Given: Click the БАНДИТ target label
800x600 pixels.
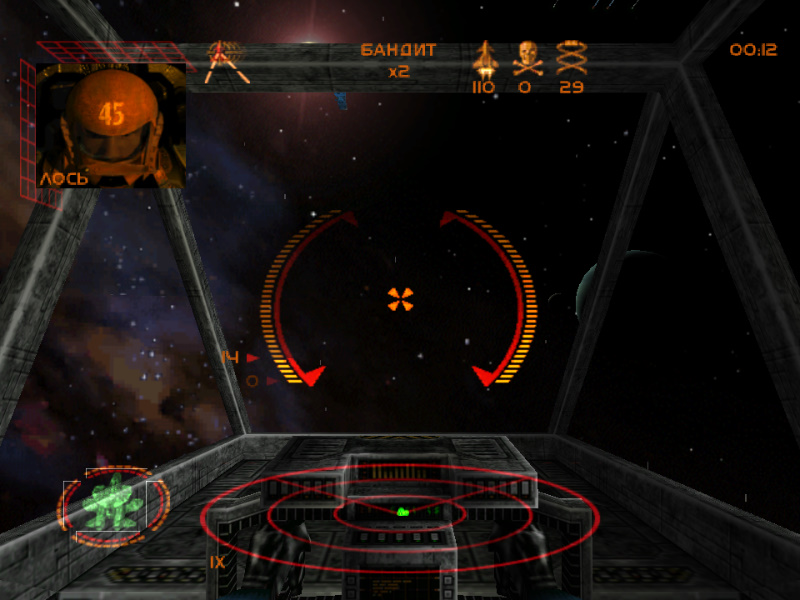Looking at the screenshot, I should coord(398,50).
